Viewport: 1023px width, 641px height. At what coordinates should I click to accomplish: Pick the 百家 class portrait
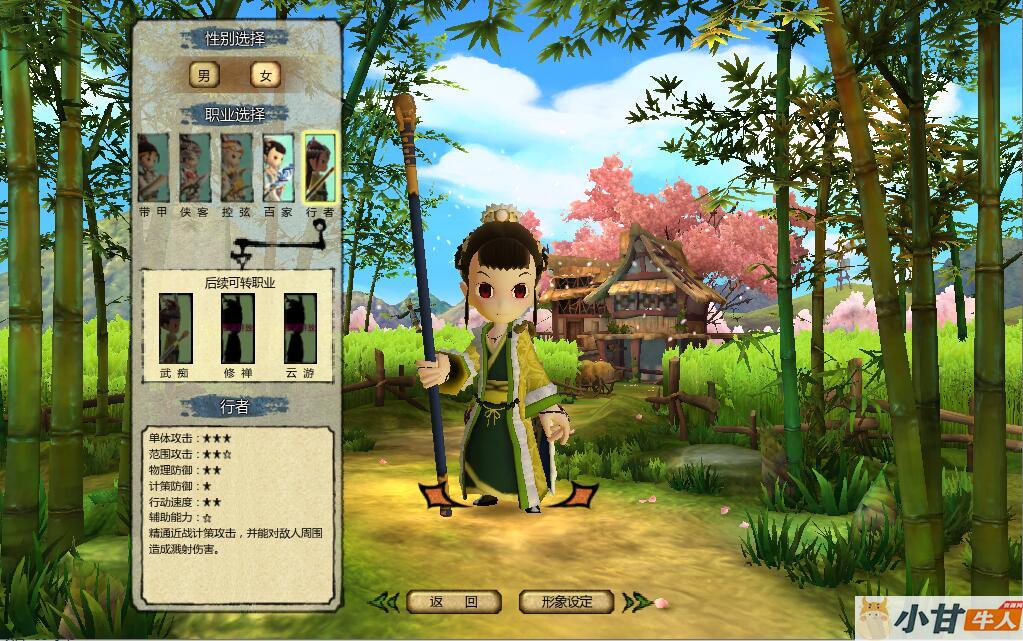click(x=278, y=168)
